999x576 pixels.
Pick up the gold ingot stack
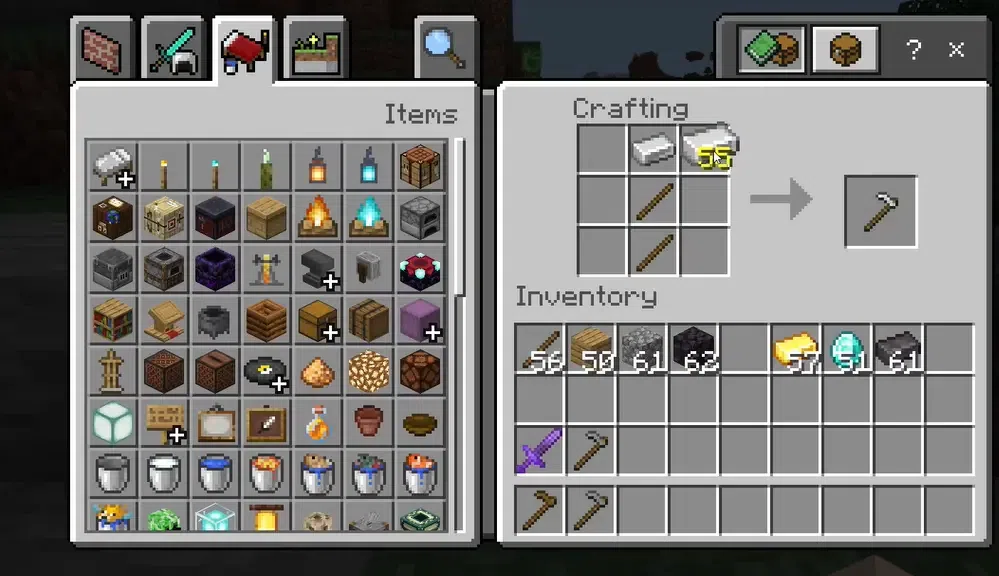[796, 349]
